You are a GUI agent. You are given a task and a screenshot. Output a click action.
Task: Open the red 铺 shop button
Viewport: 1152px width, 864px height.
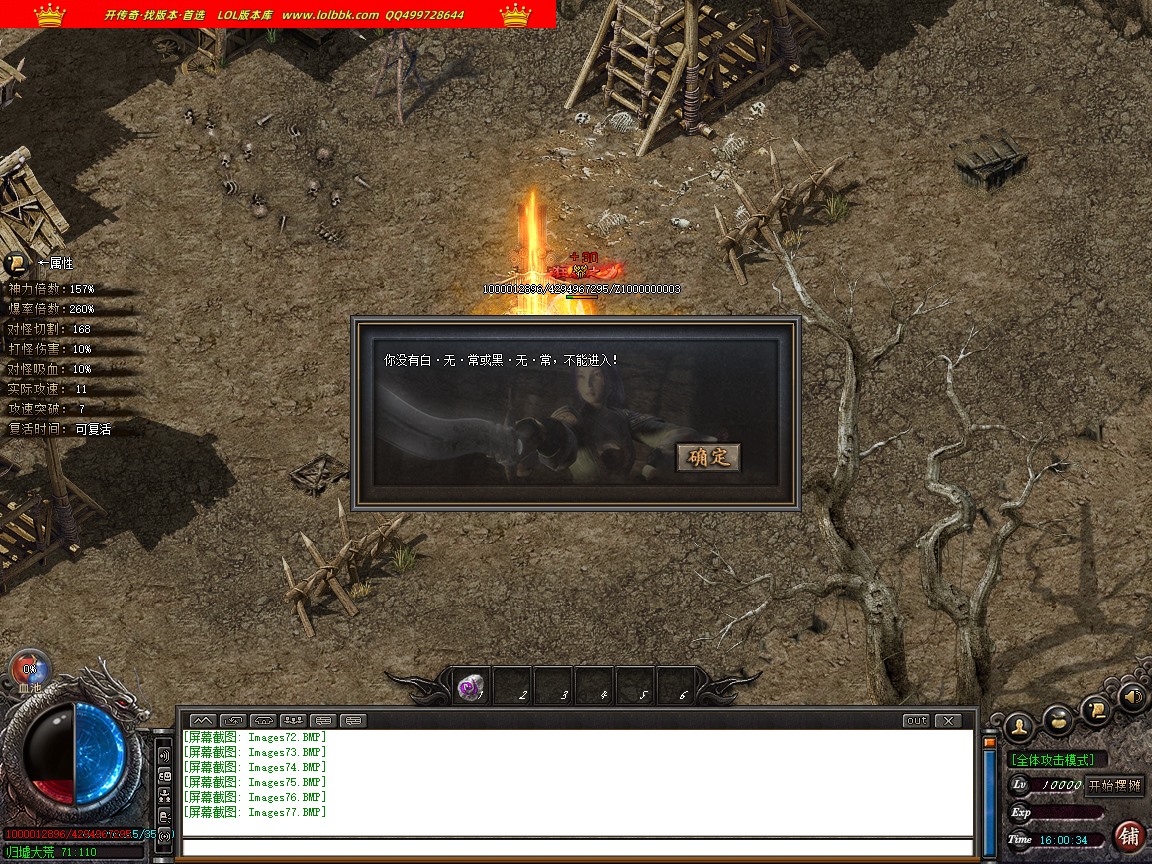tap(1130, 836)
